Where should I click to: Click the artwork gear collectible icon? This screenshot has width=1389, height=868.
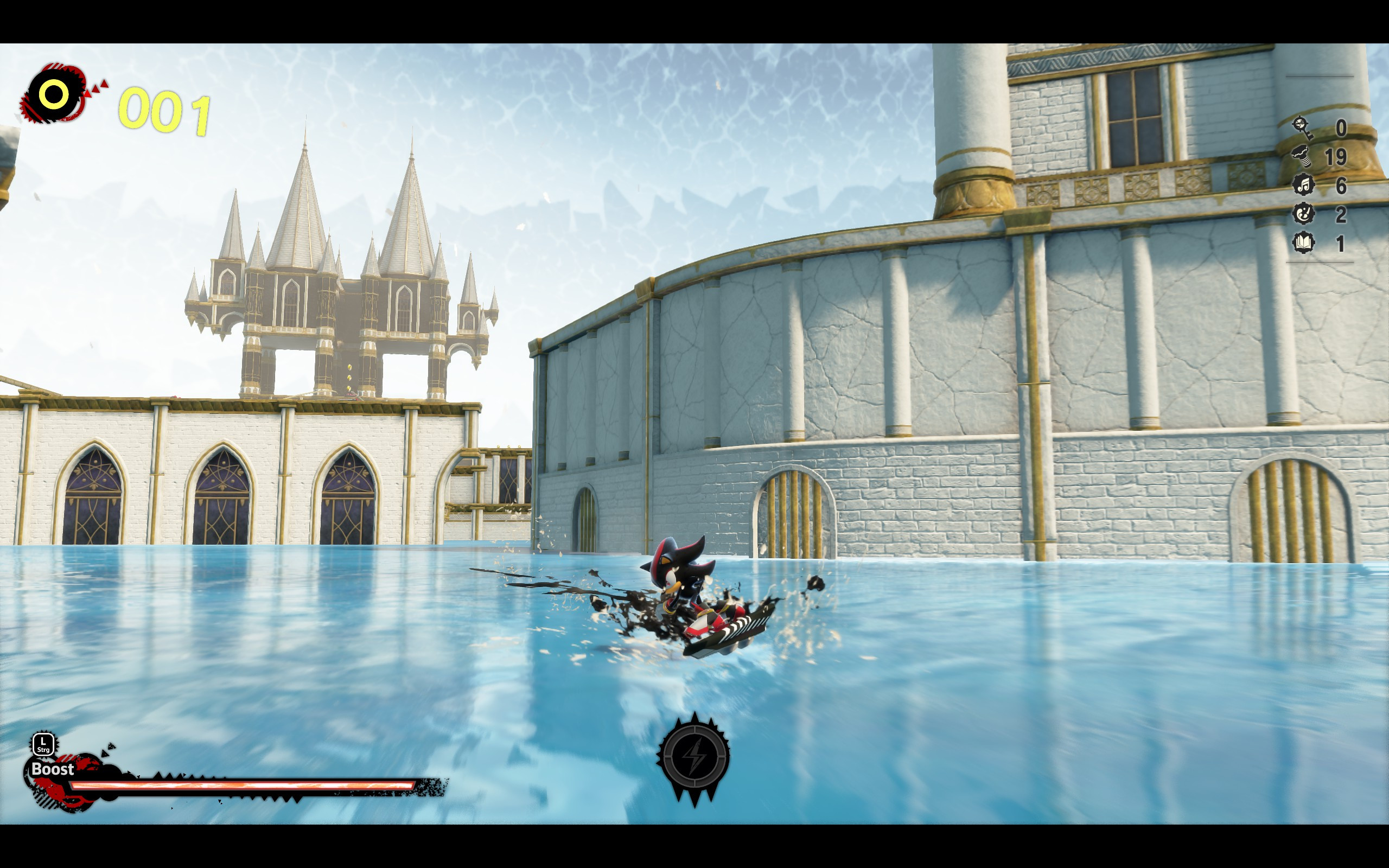pyautogui.click(x=1304, y=214)
